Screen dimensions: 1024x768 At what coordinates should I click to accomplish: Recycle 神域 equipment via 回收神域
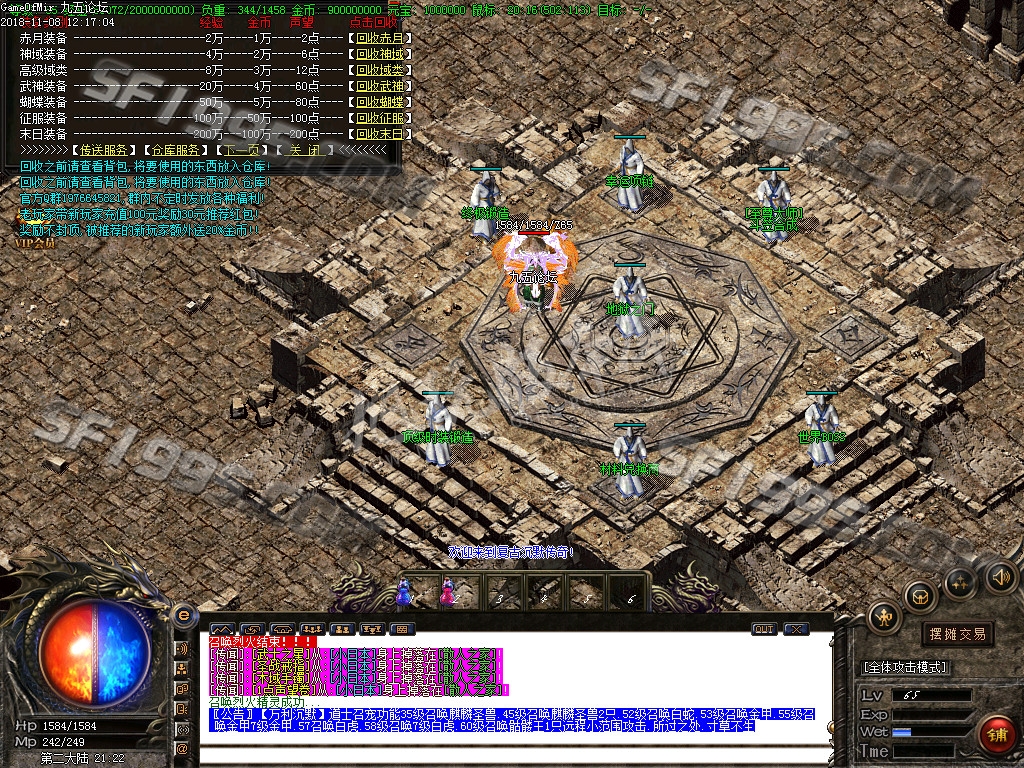[x=380, y=54]
